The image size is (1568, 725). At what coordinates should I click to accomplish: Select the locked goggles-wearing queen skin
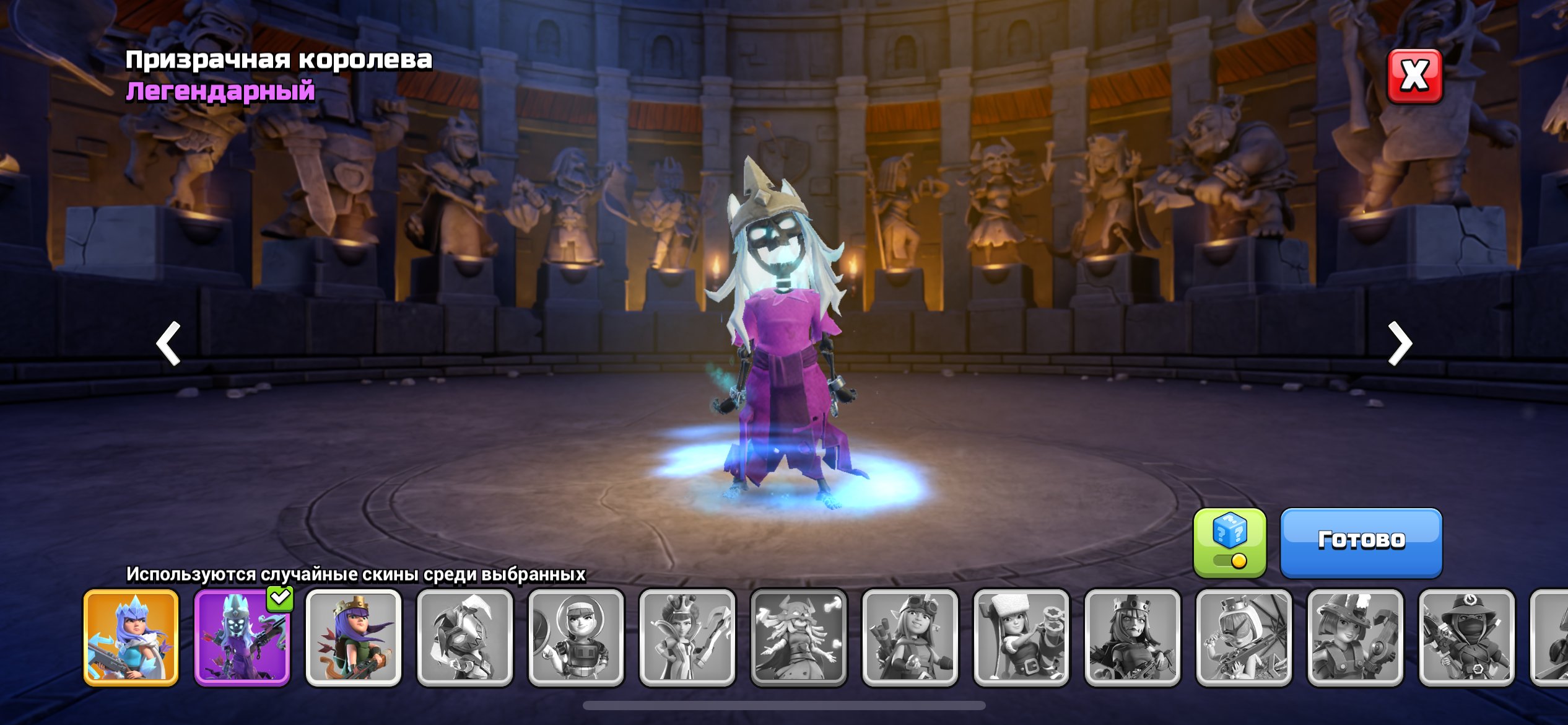click(x=910, y=638)
